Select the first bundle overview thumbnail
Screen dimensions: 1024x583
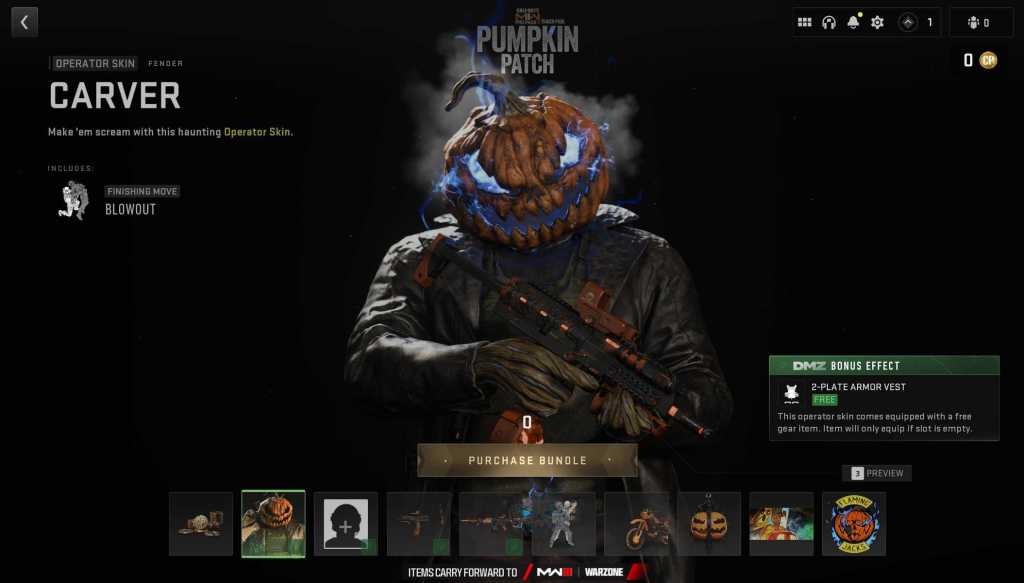point(201,523)
